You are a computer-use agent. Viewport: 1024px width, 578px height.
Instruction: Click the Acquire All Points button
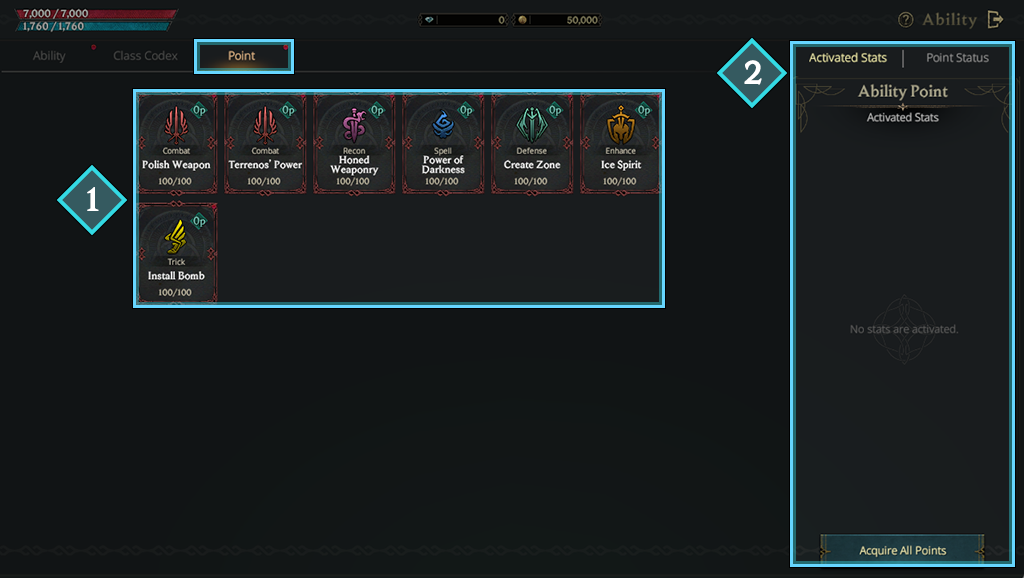point(902,550)
